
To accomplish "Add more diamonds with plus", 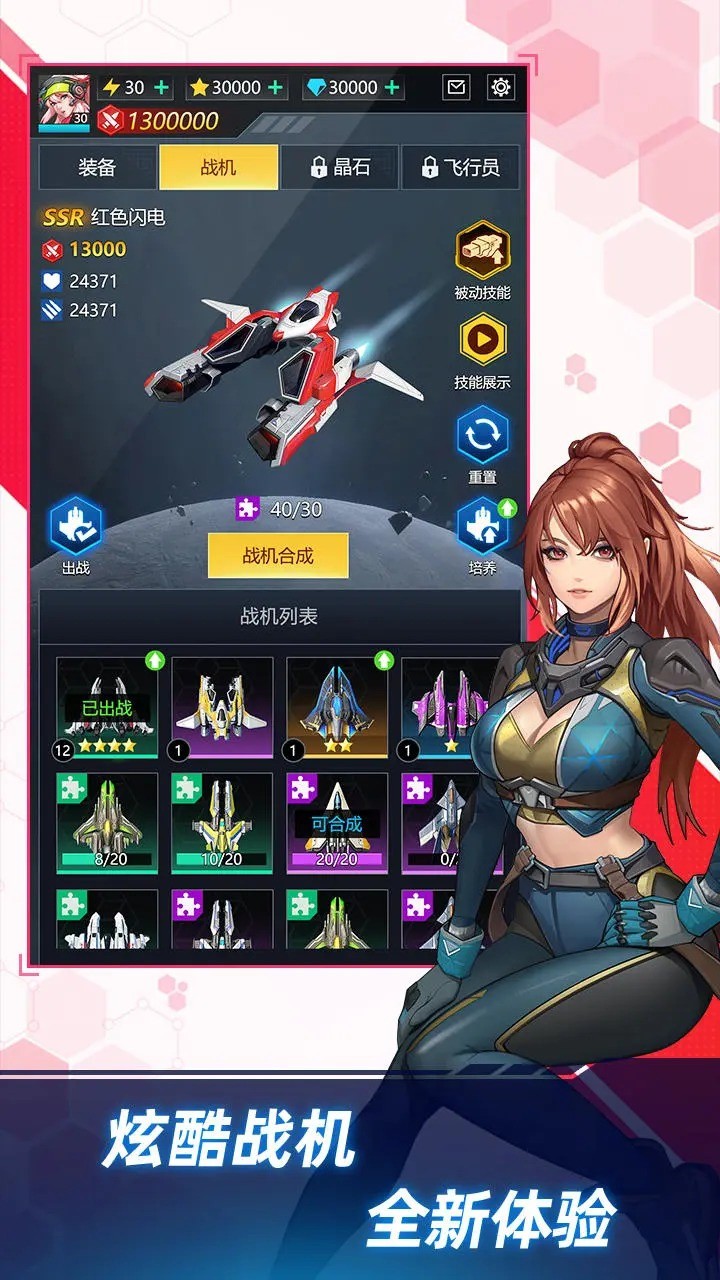I will [392, 87].
